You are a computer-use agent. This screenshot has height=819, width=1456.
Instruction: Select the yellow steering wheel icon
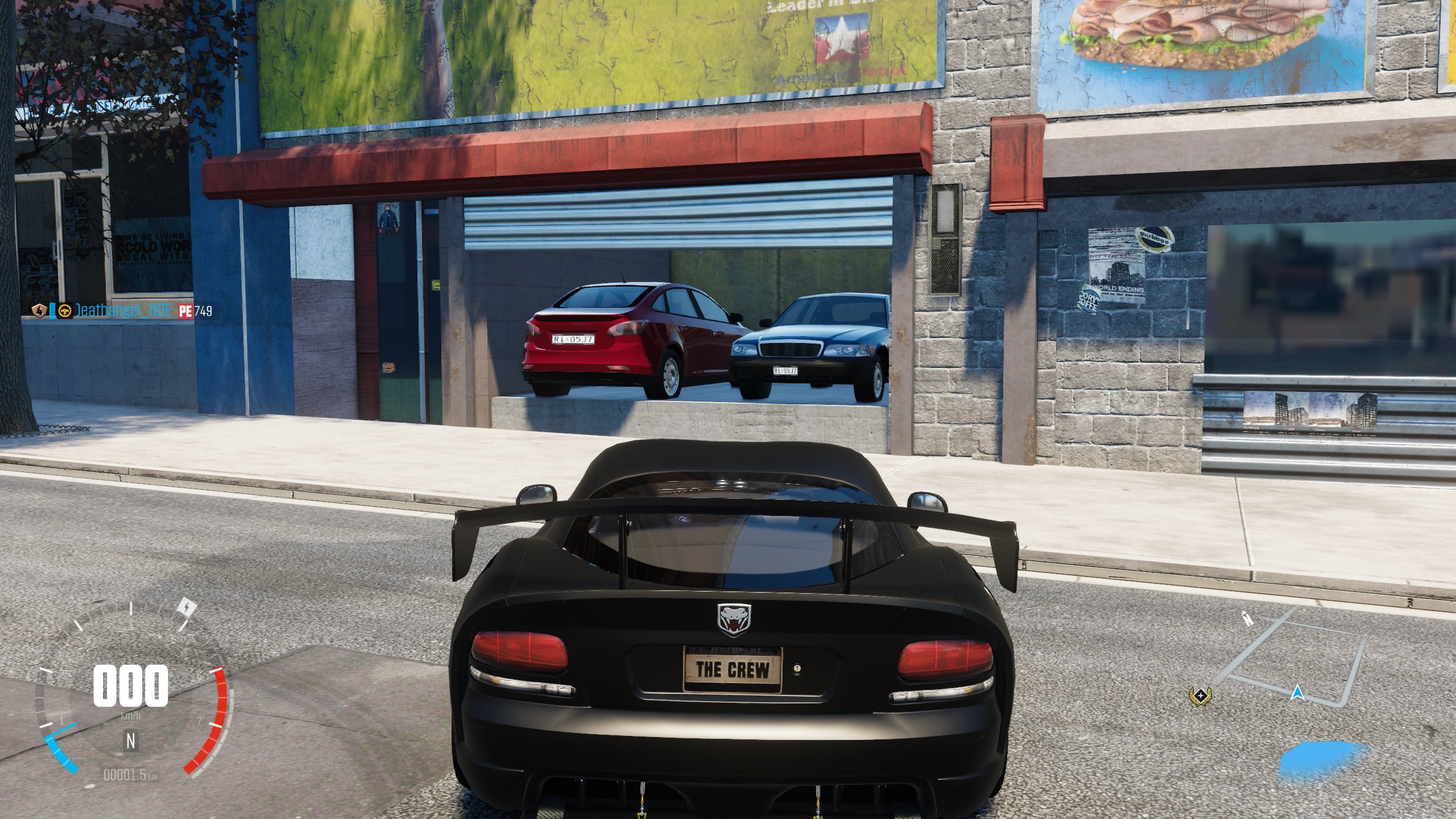64,311
